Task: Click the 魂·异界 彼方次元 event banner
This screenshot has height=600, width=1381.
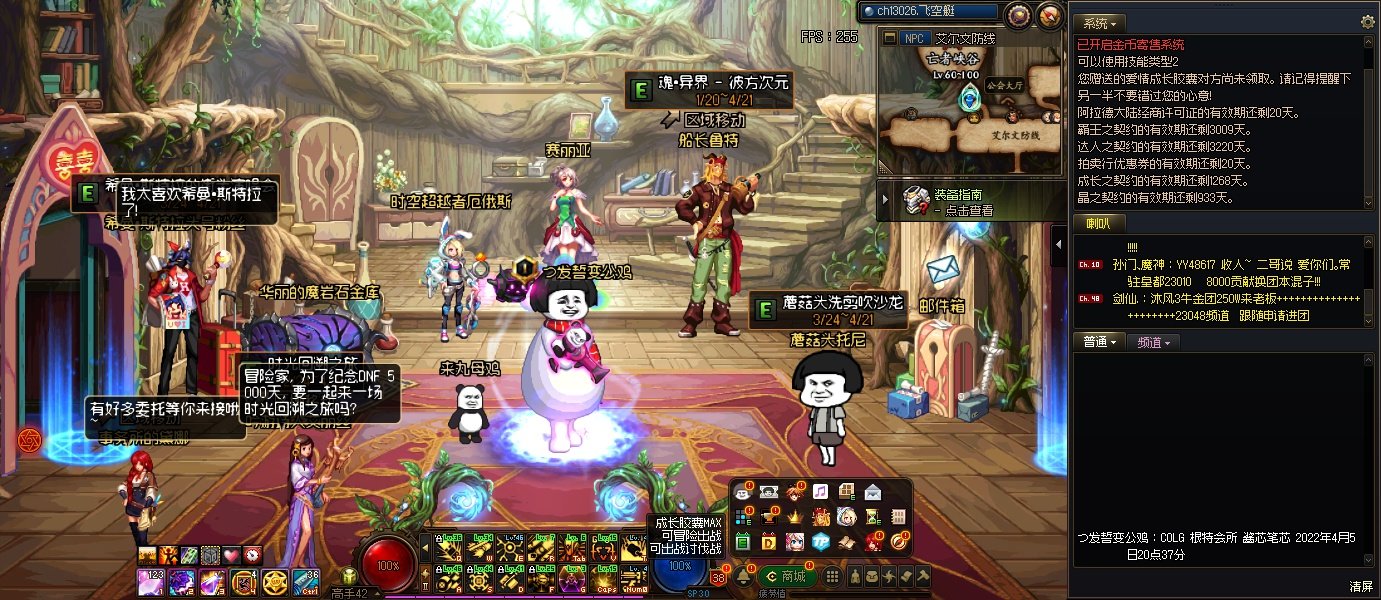Action: 709,90
